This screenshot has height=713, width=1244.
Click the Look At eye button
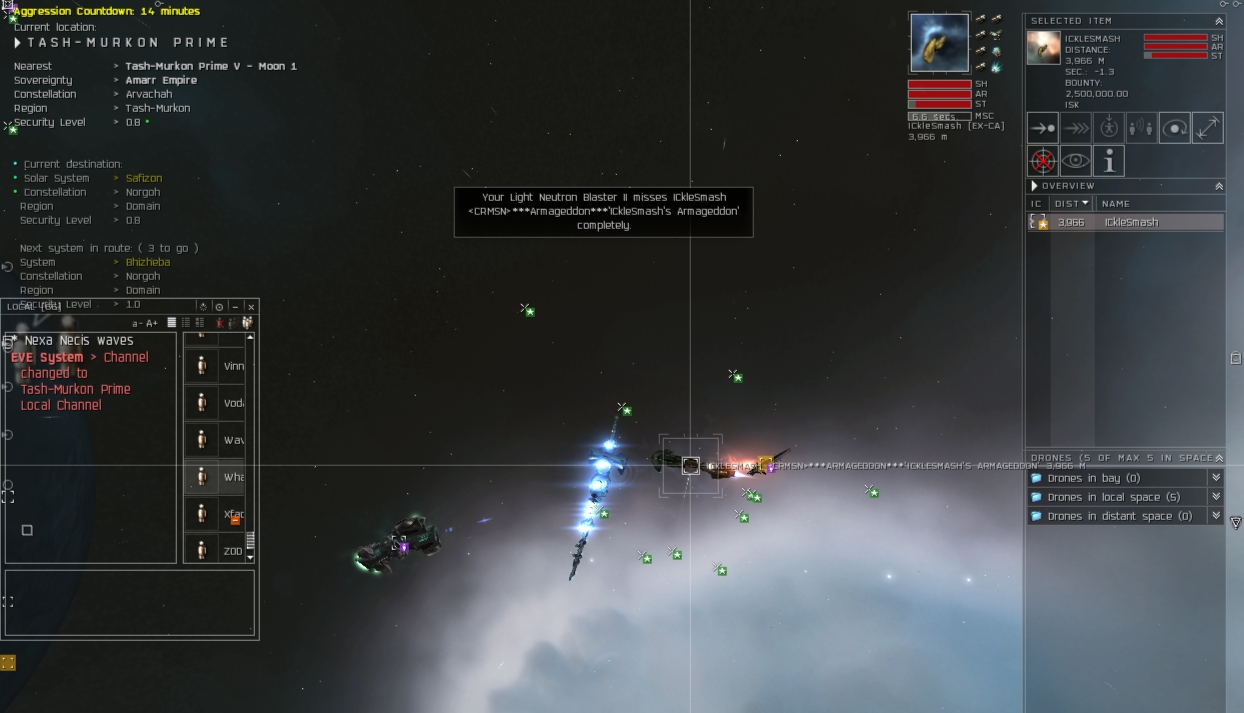(1076, 161)
